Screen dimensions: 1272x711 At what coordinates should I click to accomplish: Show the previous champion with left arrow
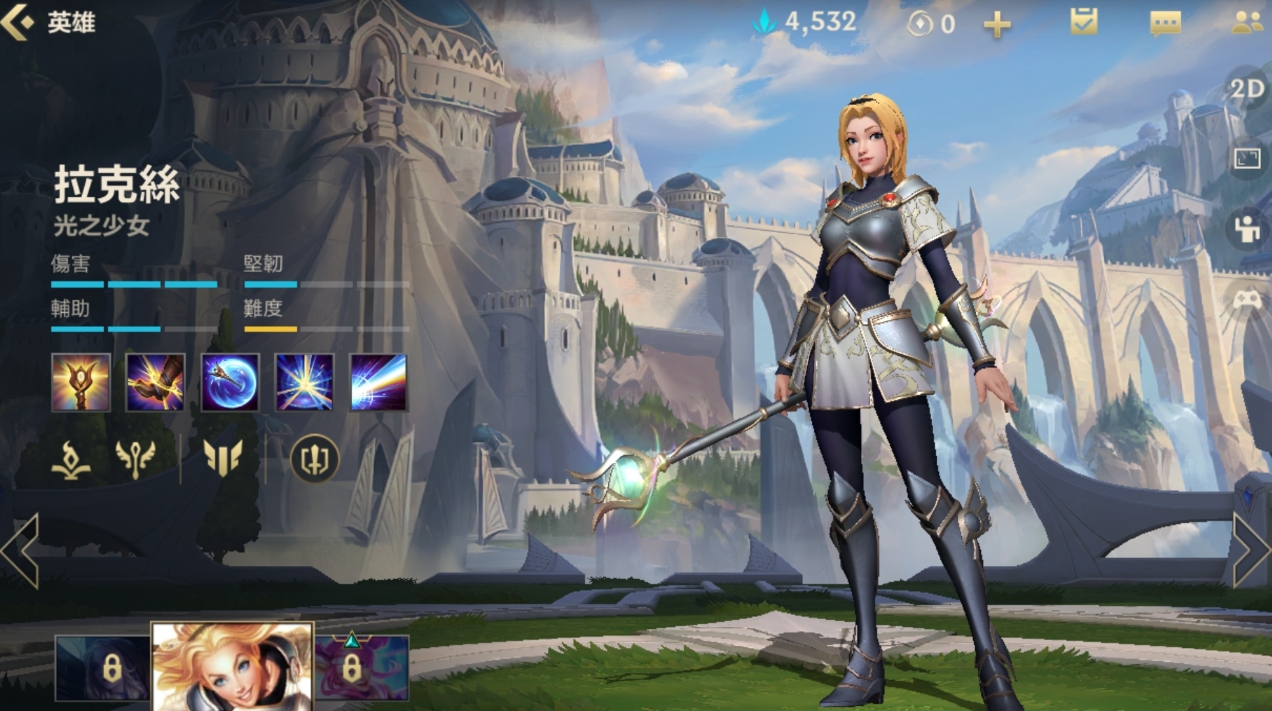click(20, 551)
